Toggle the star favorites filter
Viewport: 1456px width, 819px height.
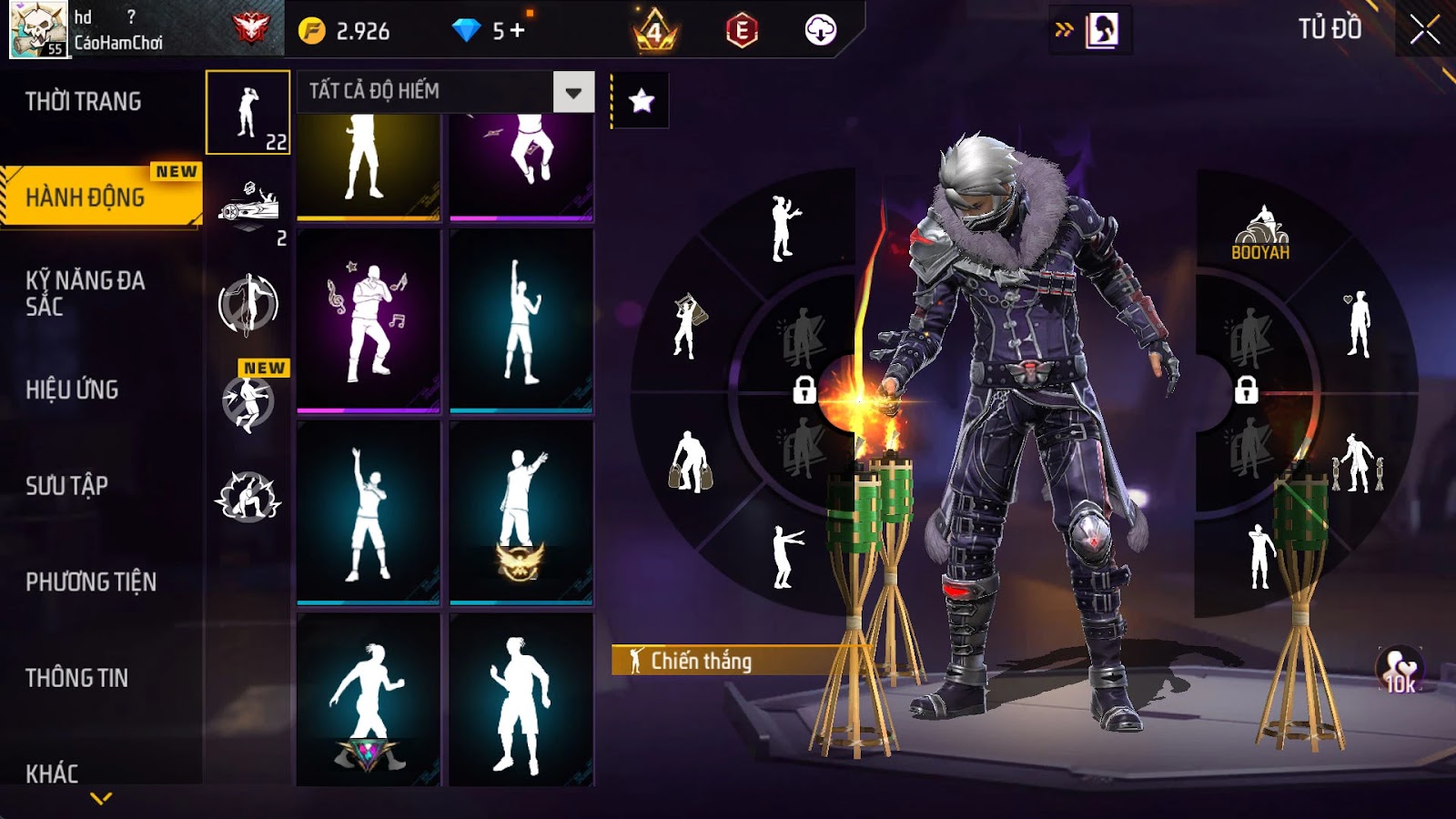(x=642, y=100)
